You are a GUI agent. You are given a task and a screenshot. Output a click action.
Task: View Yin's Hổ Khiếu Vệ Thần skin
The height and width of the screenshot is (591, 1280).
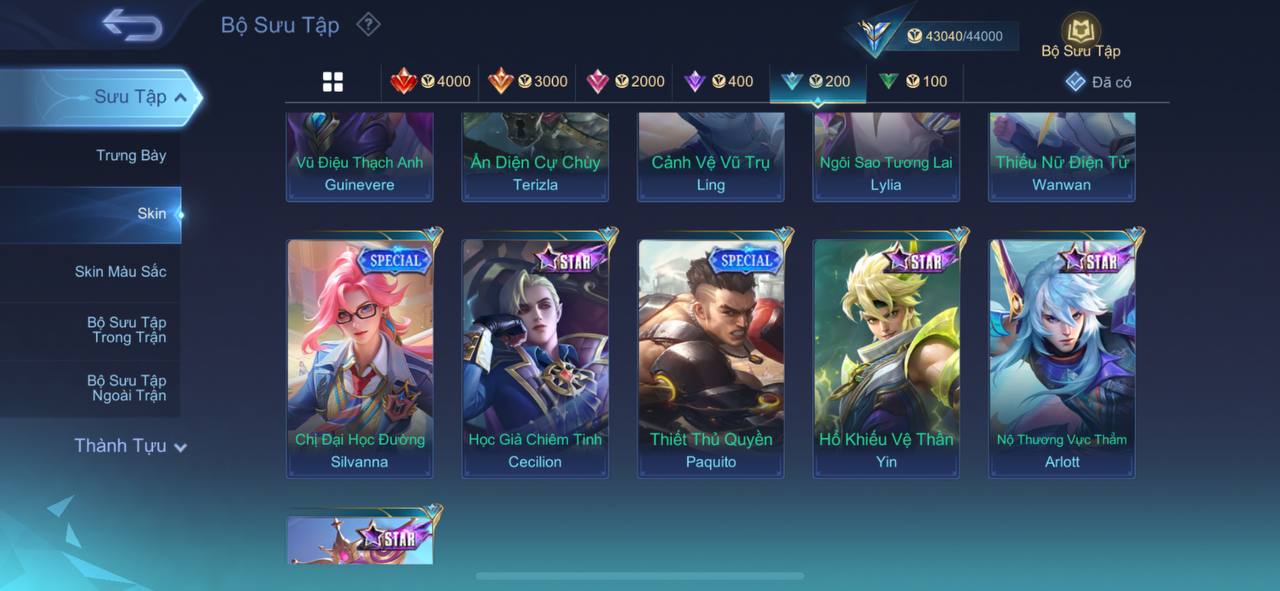point(886,358)
